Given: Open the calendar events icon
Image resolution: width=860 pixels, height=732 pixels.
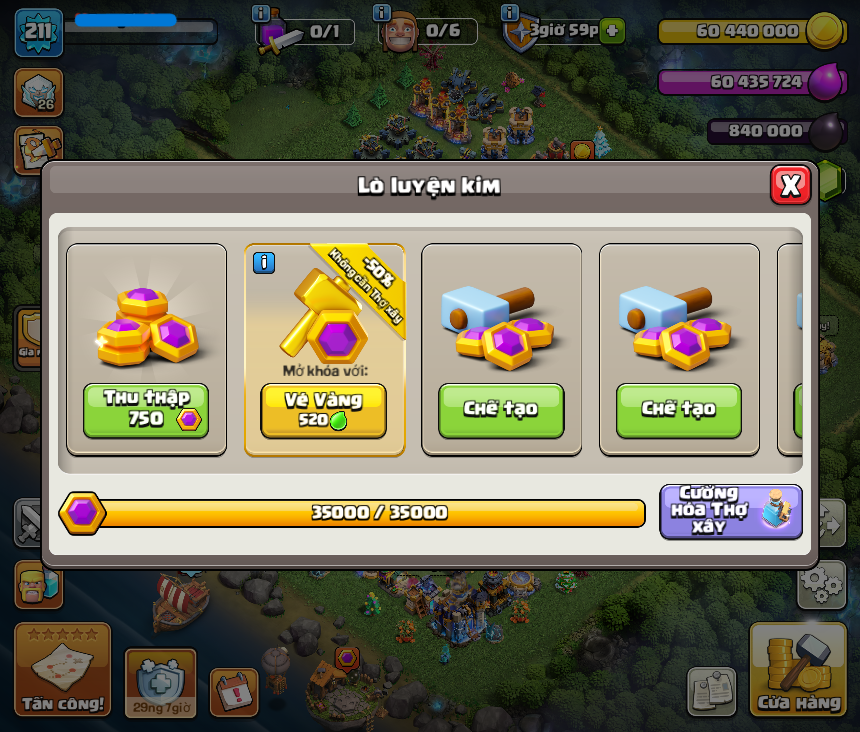Looking at the screenshot, I should pos(233,692).
